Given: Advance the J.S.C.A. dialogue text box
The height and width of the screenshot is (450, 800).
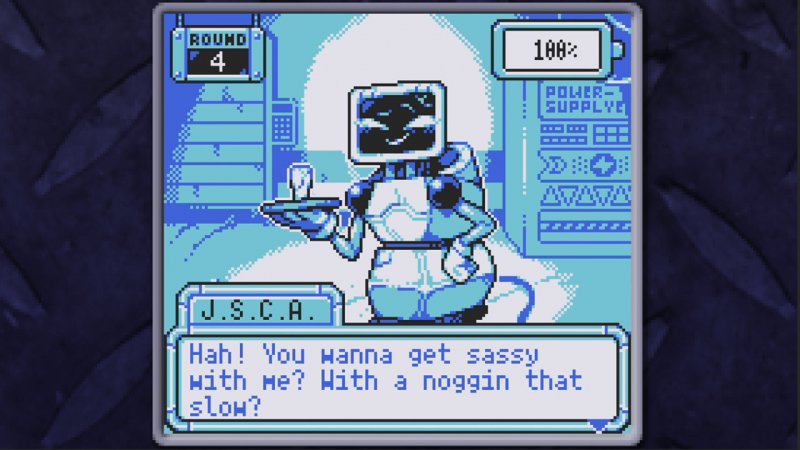Looking at the screenshot, I should point(398,380).
